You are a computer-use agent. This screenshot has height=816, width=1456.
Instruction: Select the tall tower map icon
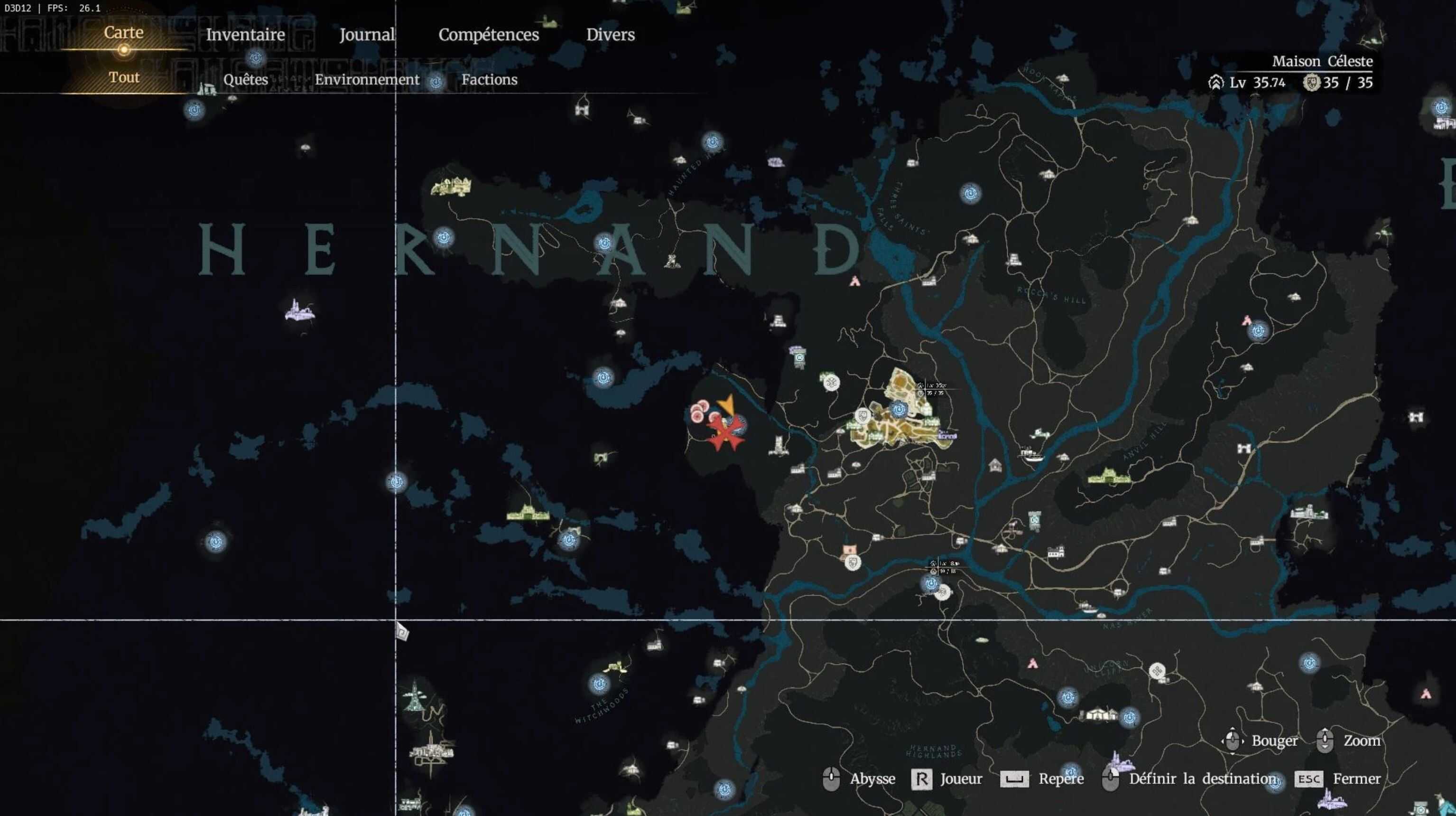[414, 695]
